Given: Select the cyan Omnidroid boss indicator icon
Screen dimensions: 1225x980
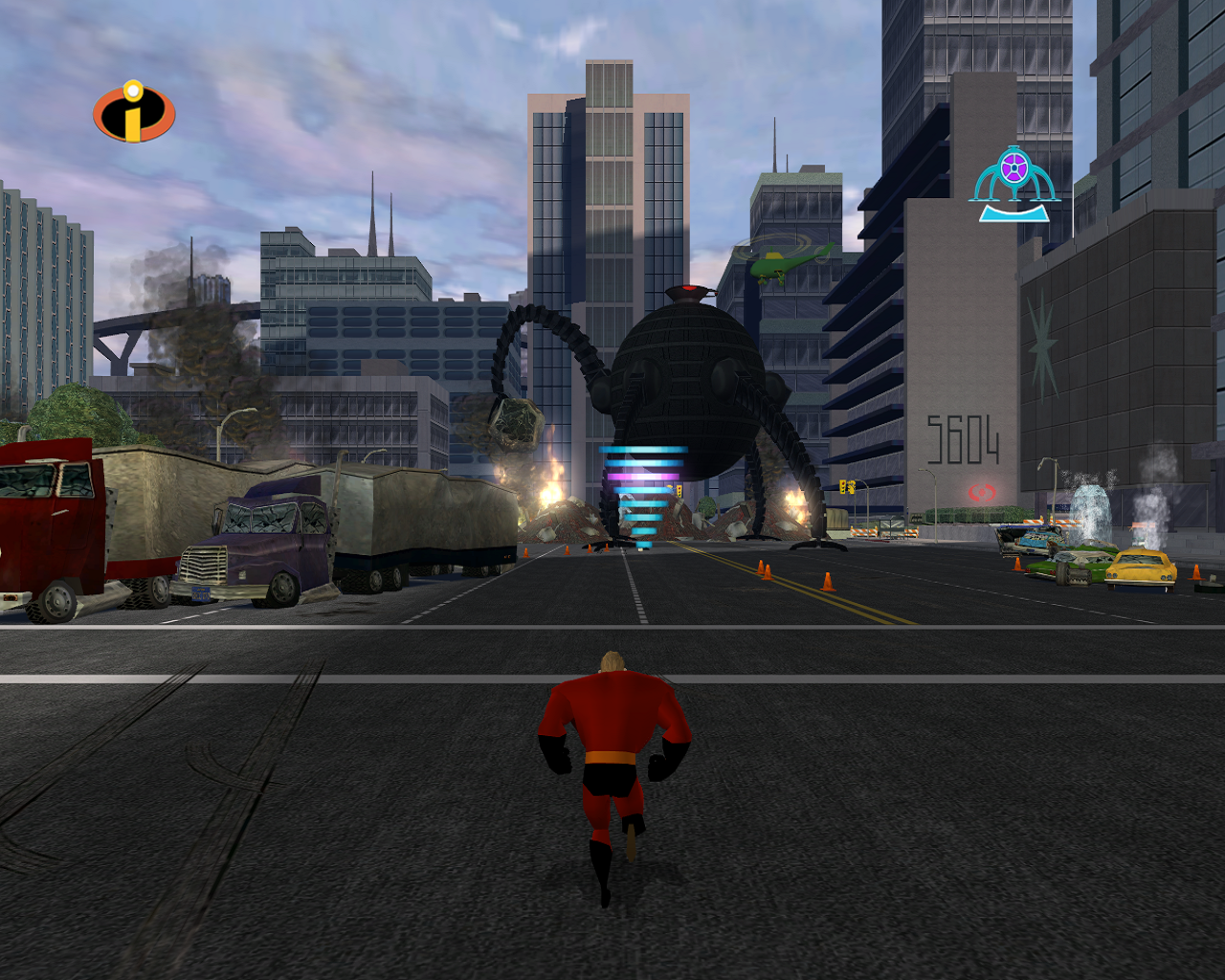Looking at the screenshot, I should (1014, 182).
